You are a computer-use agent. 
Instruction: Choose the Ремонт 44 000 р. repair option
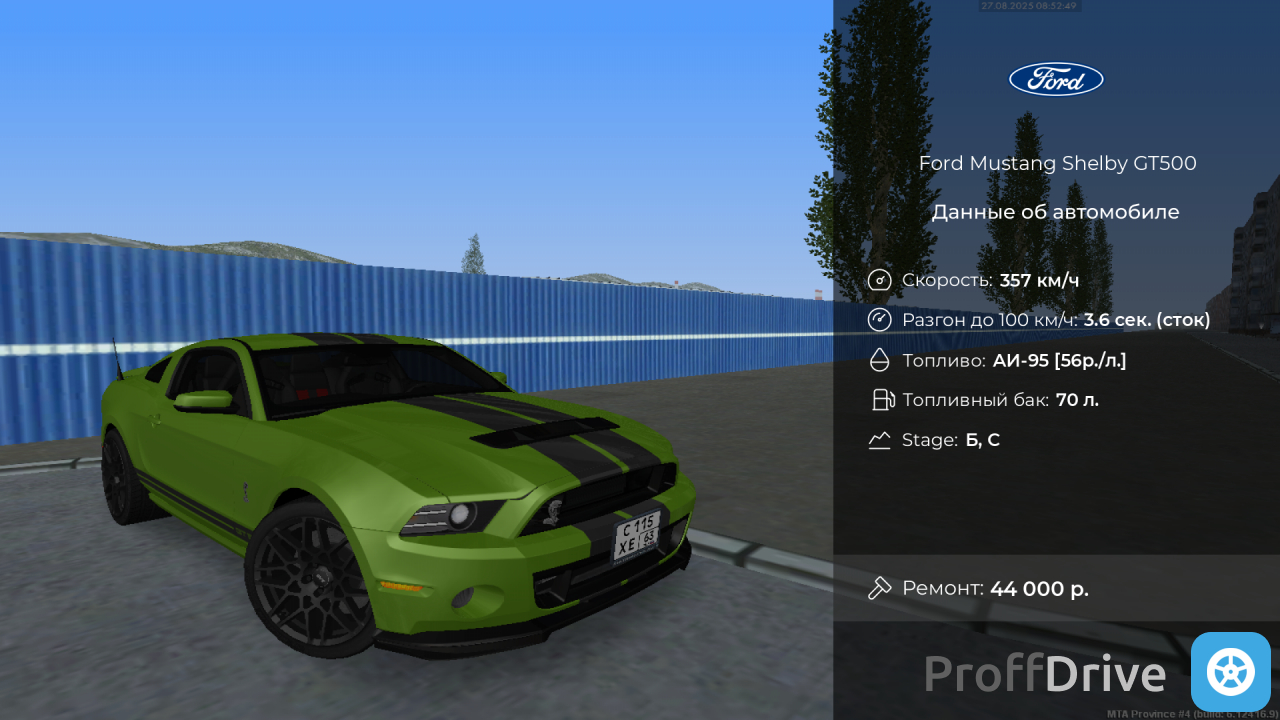tap(1055, 588)
